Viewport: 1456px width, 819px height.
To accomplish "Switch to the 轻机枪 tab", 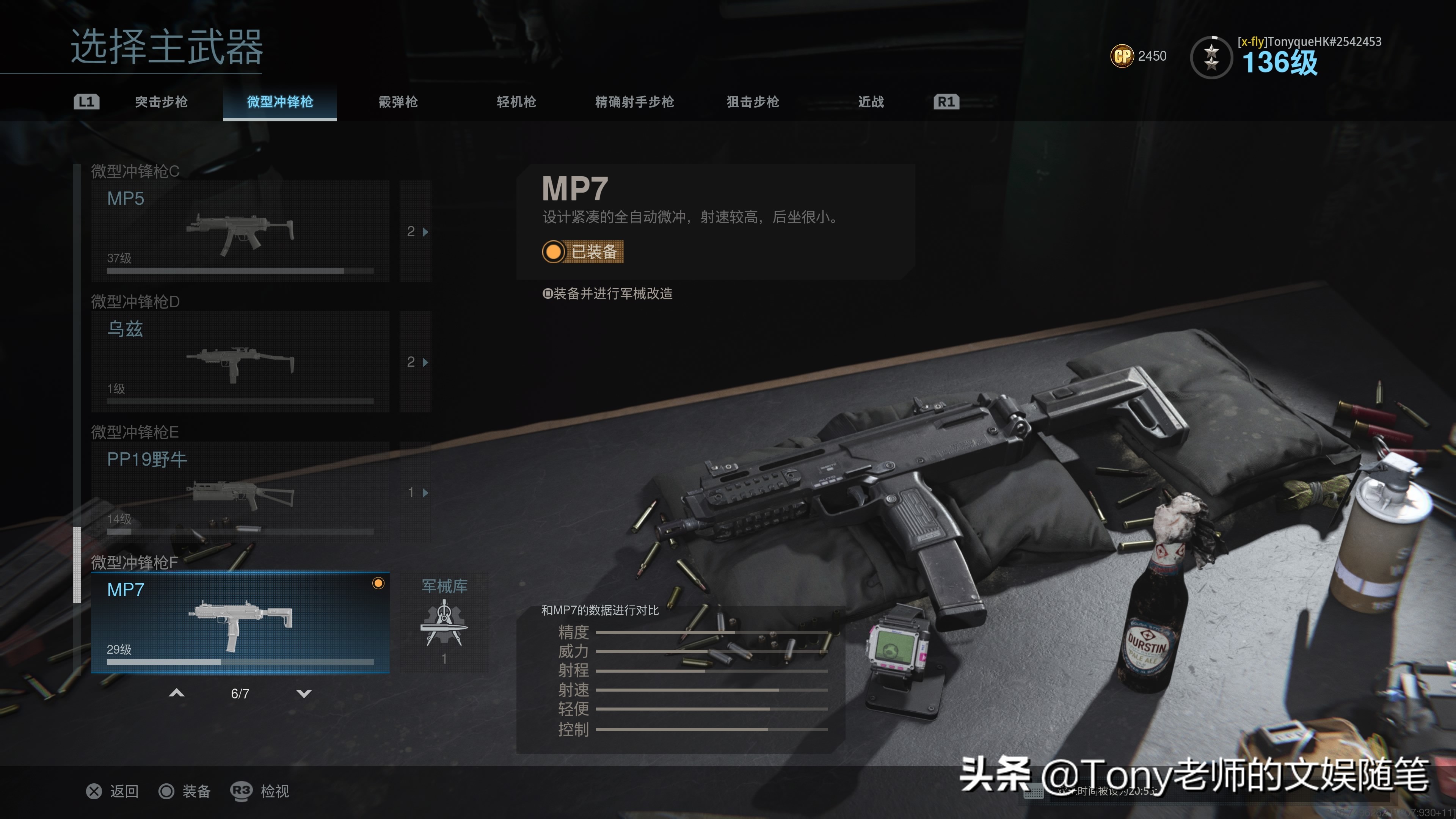I will pyautogui.click(x=516, y=102).
